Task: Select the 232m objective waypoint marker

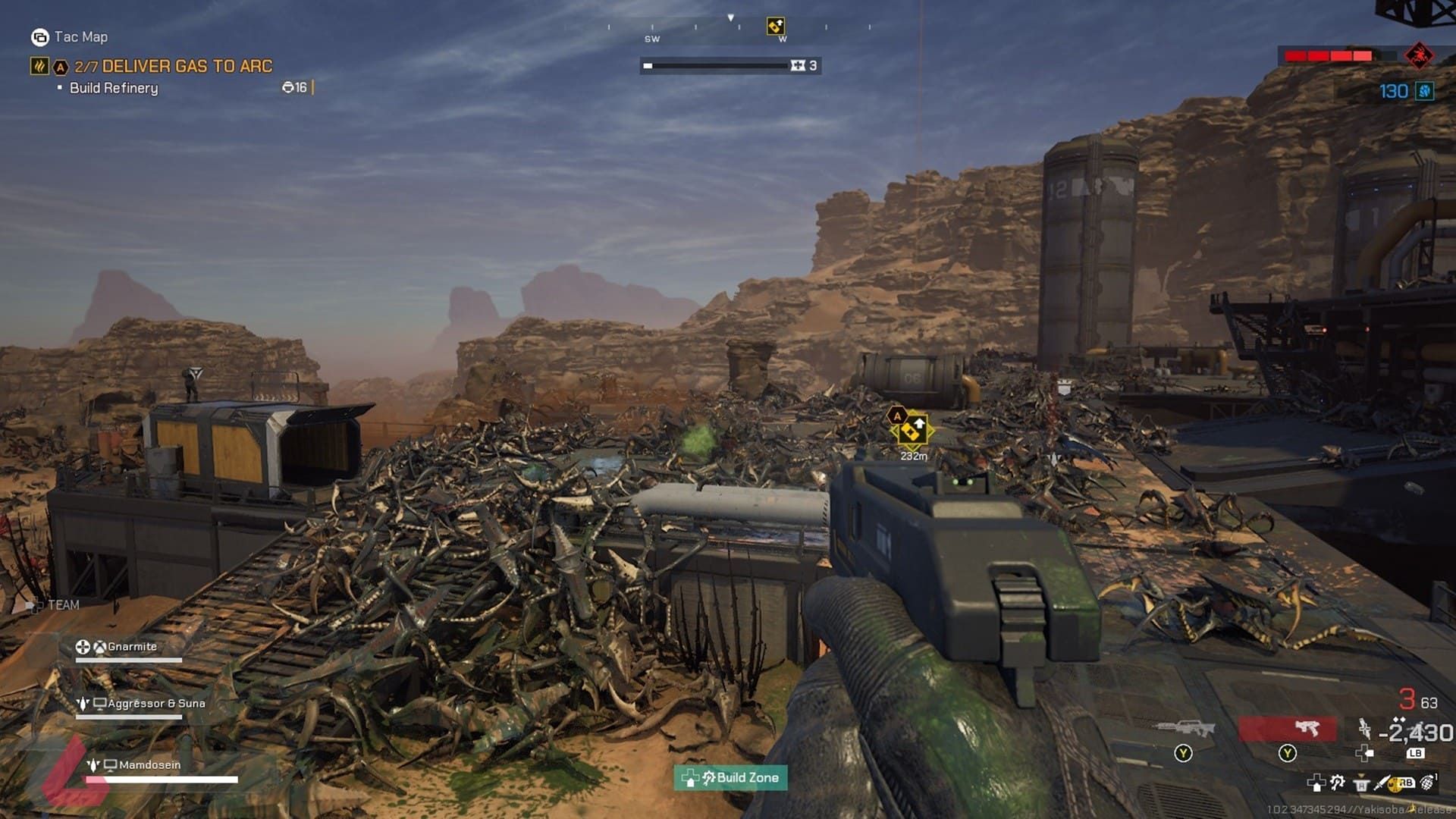Action: click(911, 431)
